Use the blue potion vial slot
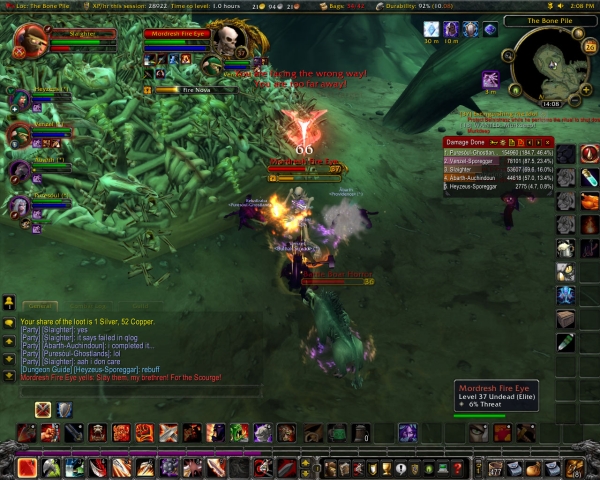600x480 pixels. click(x=589, y=177)
